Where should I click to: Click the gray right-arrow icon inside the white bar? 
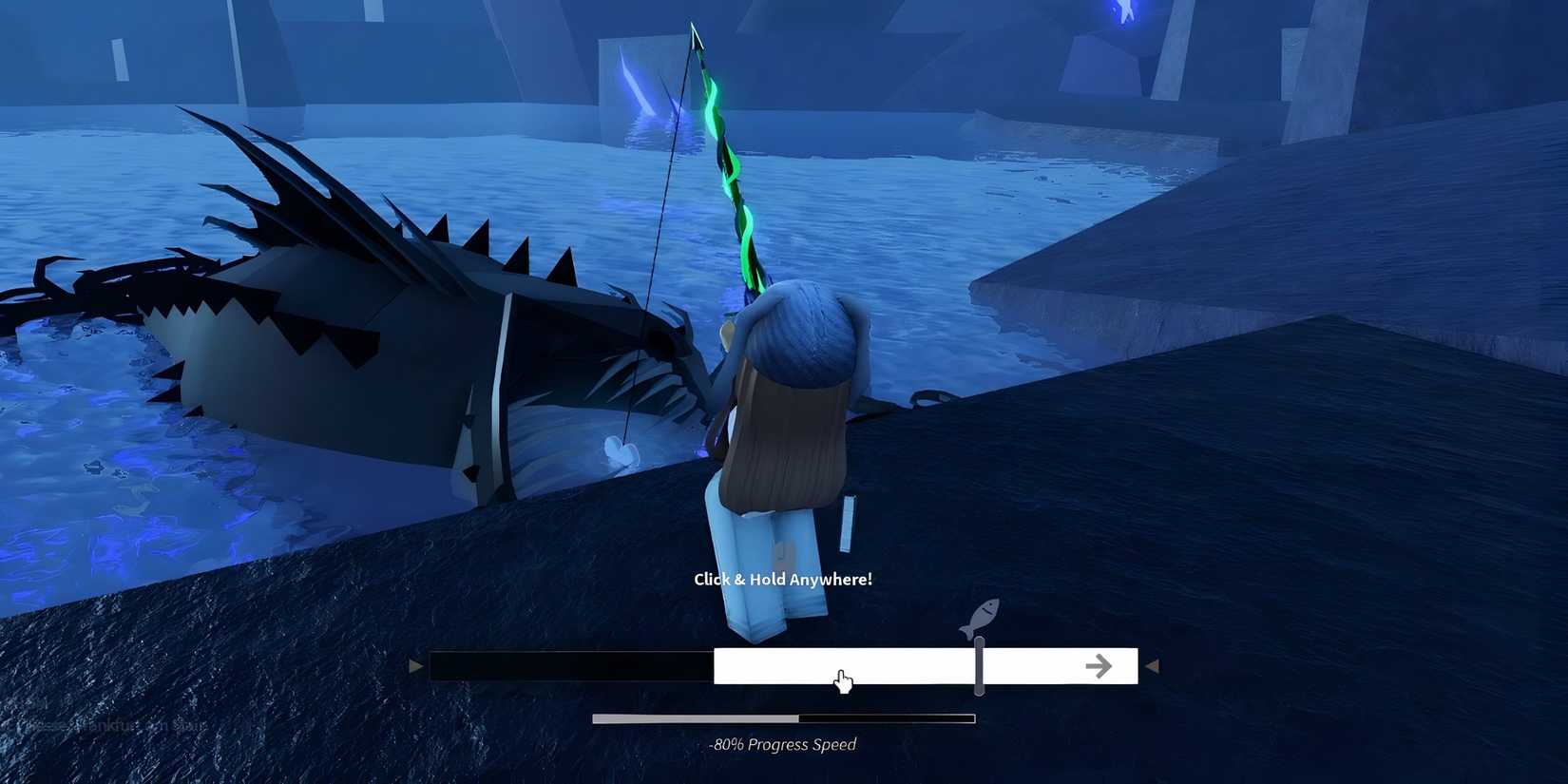click(1099, 666)
